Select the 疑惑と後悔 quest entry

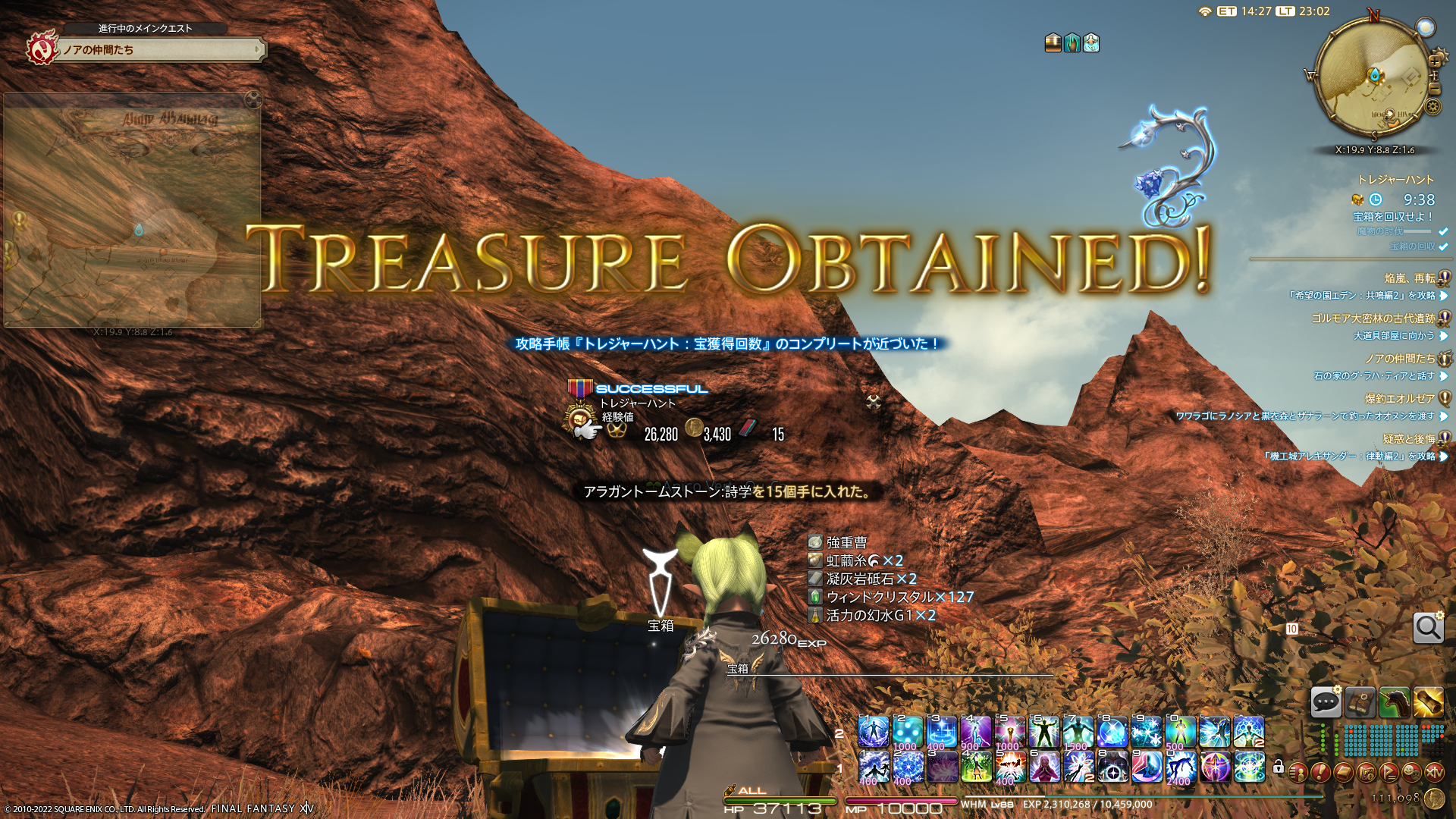coord(1408,438)
